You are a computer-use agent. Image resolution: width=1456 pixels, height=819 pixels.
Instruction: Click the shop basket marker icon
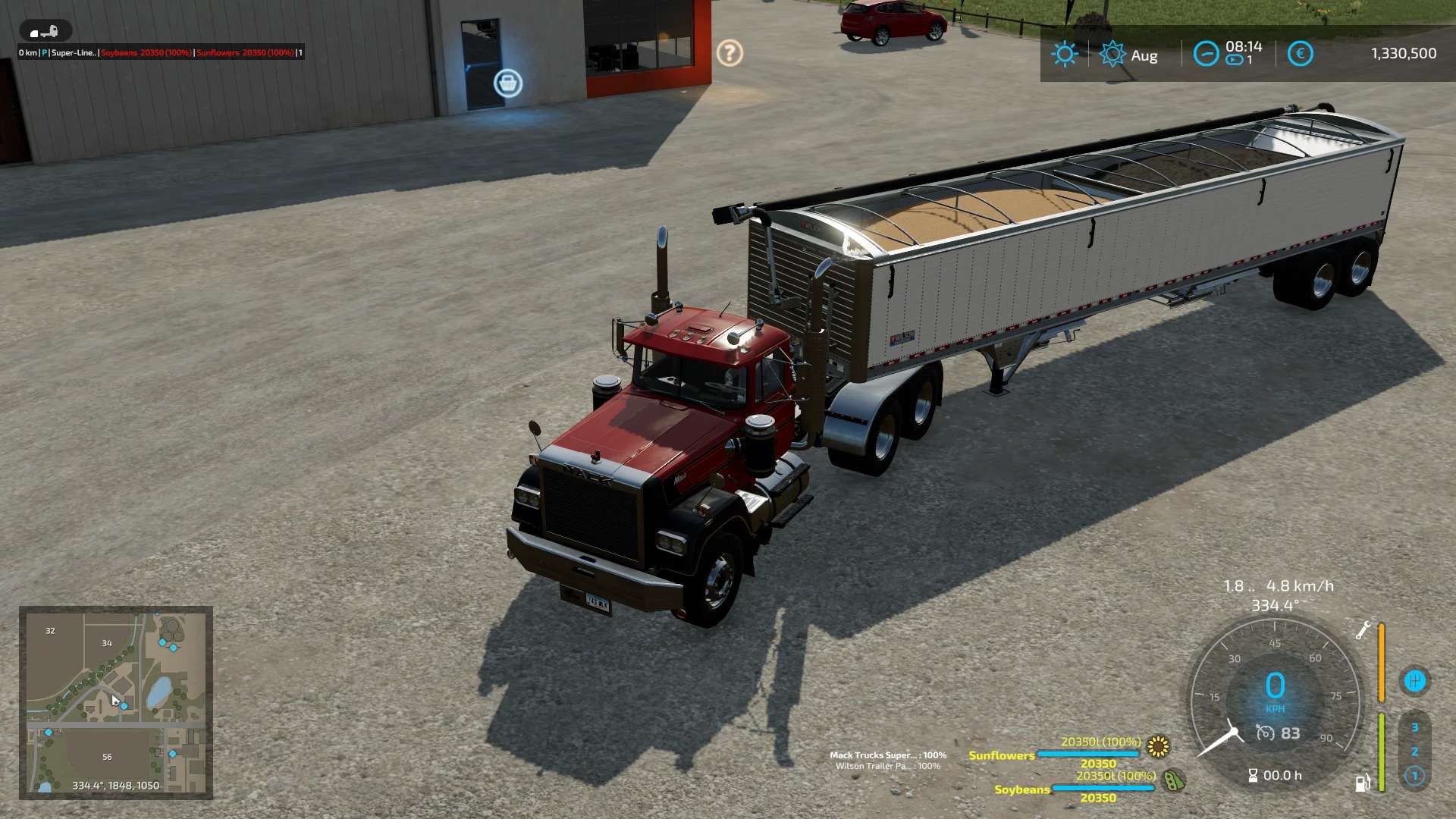tap(508, 83)
